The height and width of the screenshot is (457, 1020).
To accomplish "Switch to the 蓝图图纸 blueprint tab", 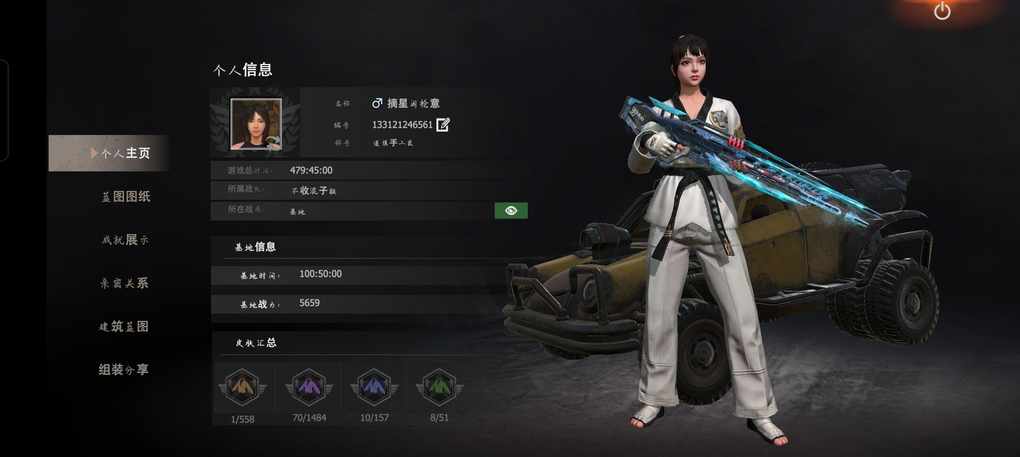I will [125, 197].
